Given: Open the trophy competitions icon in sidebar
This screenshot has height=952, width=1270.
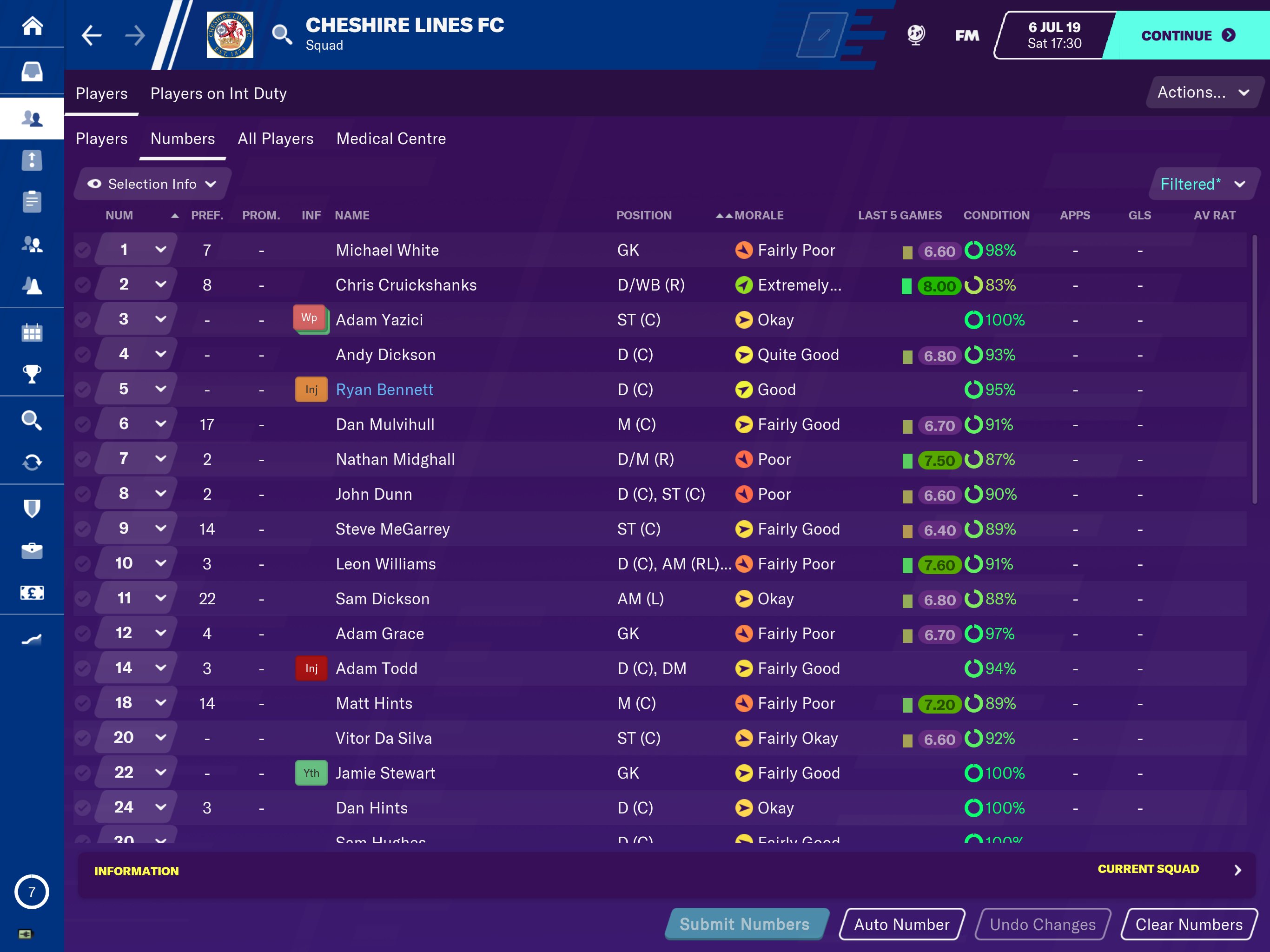Looking at the screenshot, I should [x=32, y=374].
